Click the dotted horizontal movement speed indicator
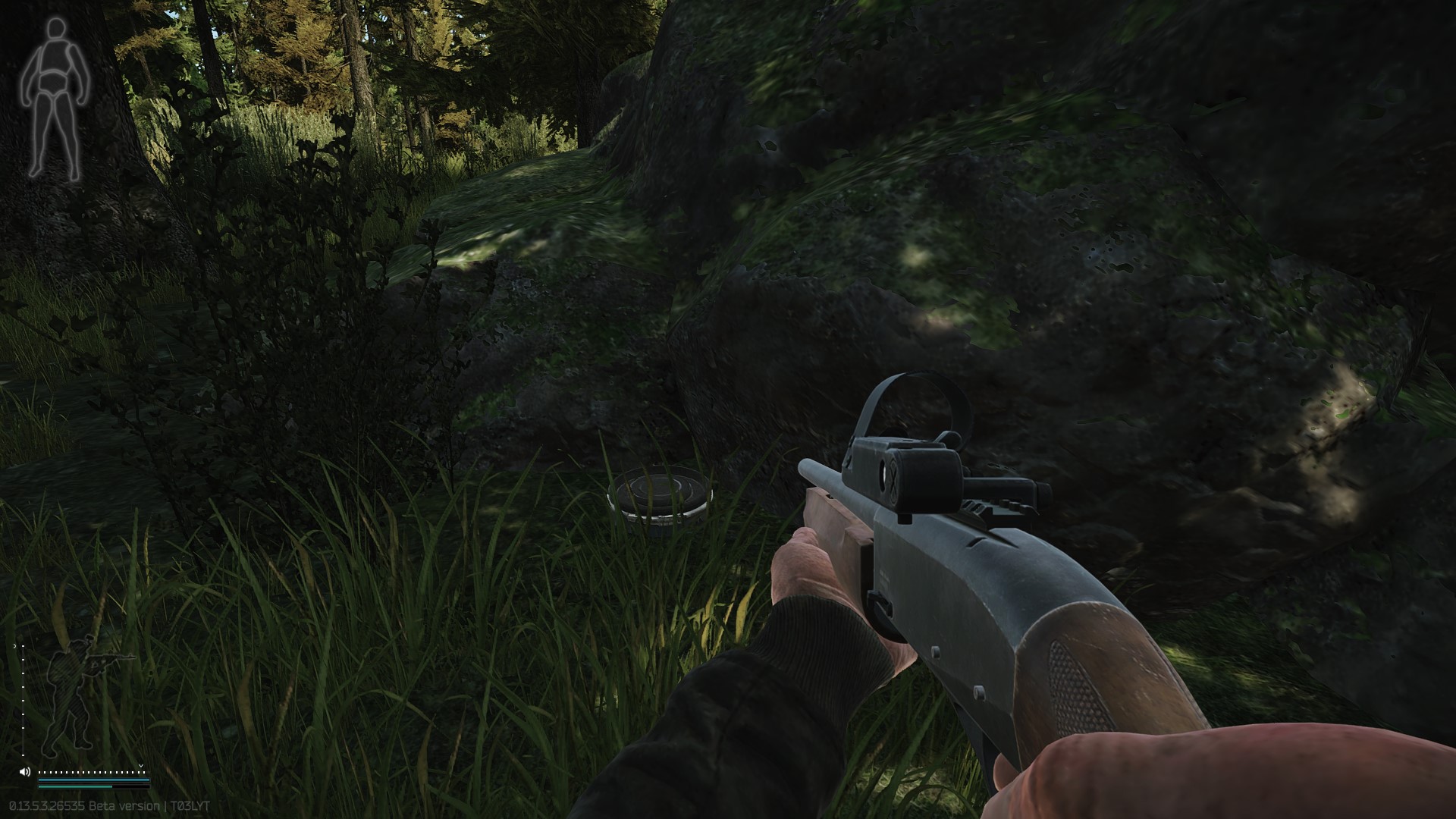This screenshot has width=1456, height=819. [x=91, y=772]
